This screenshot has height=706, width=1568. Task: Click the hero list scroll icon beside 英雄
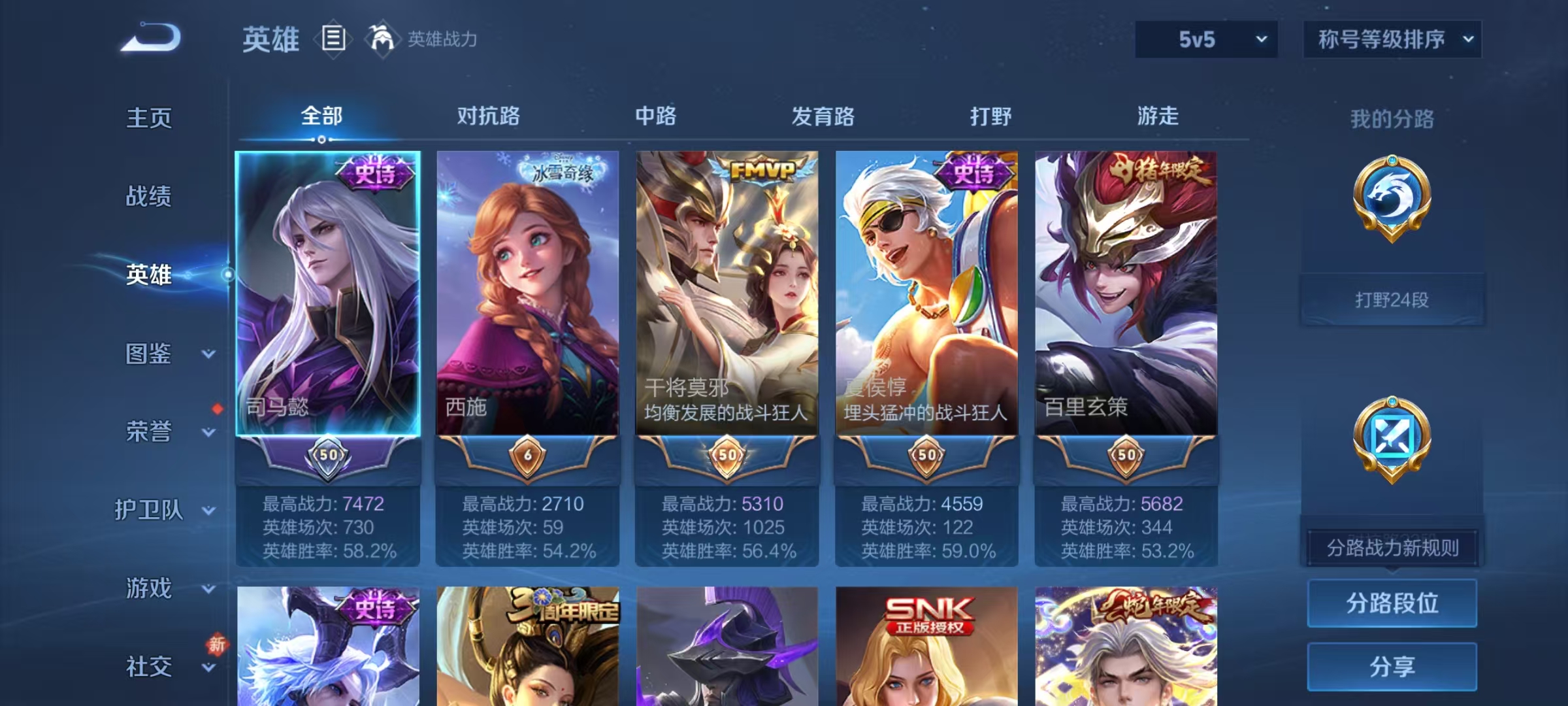click(x=333, y=39)
